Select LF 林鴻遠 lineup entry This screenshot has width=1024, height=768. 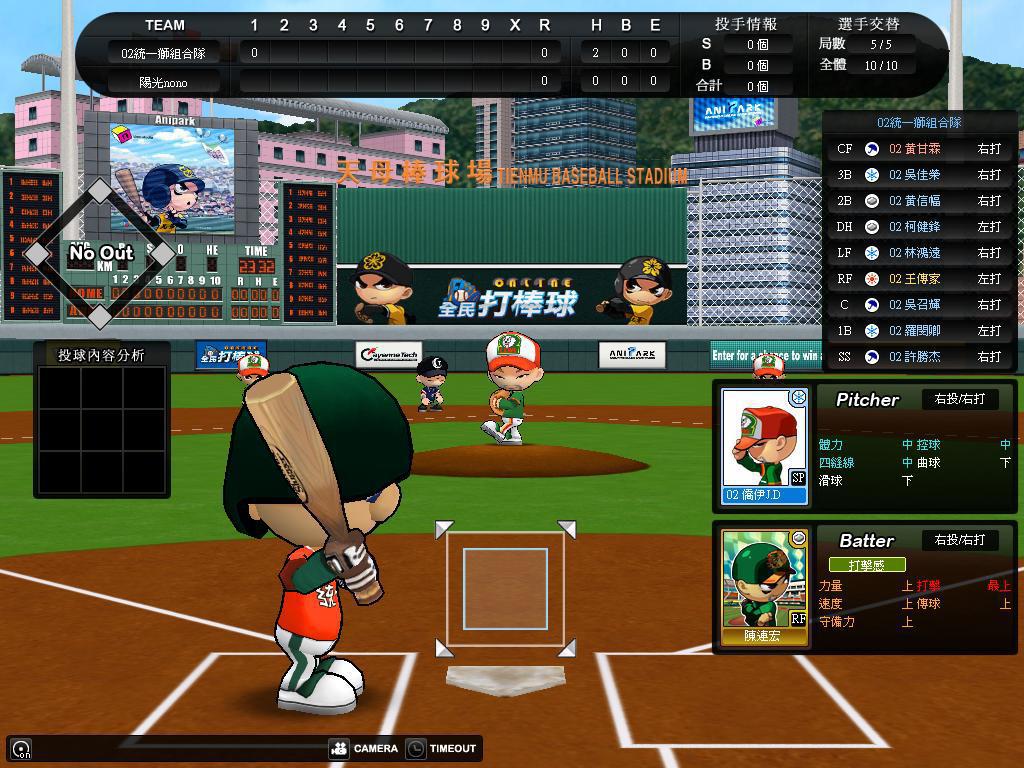pyautogui.click(x=918, y=253)
